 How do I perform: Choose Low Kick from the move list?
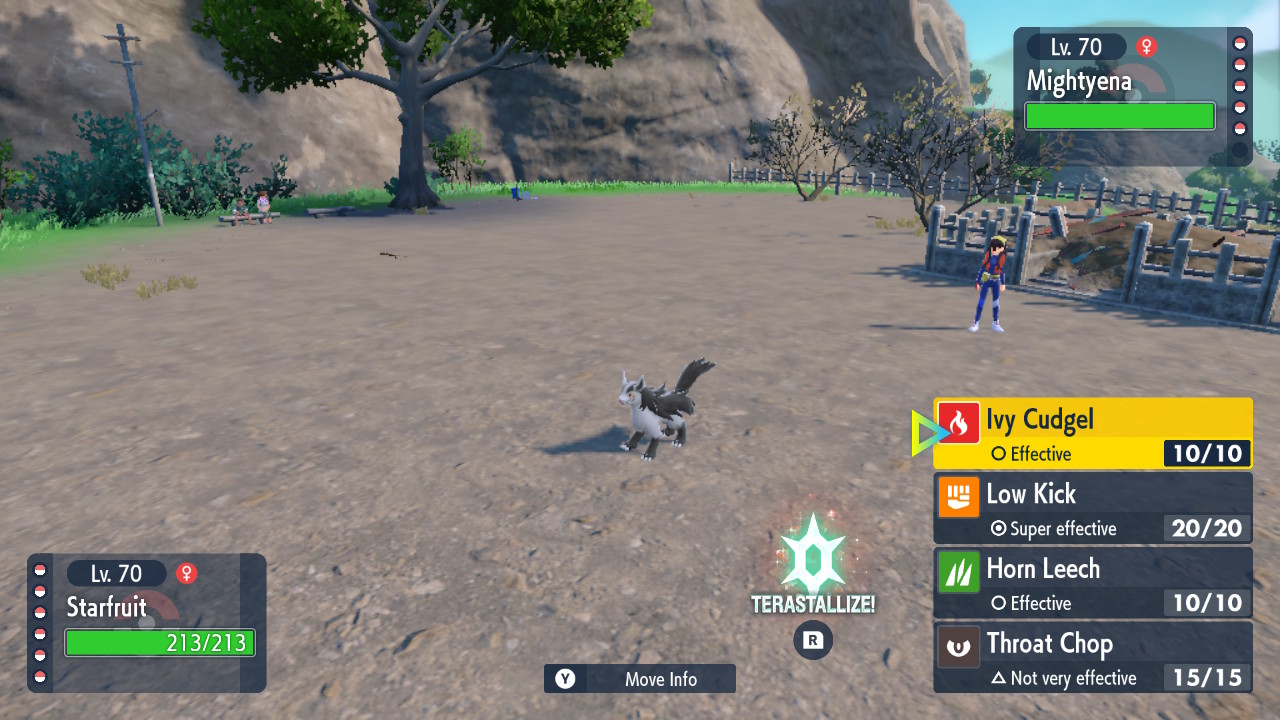[1092, 508]
